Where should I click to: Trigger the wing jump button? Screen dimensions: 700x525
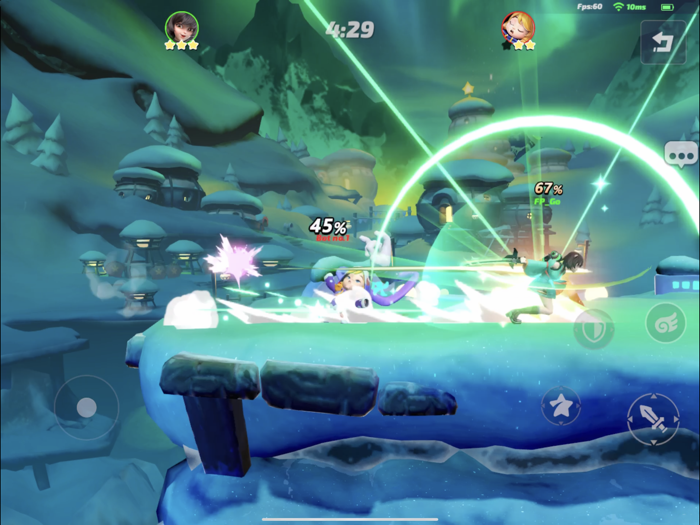pos(664,326)
